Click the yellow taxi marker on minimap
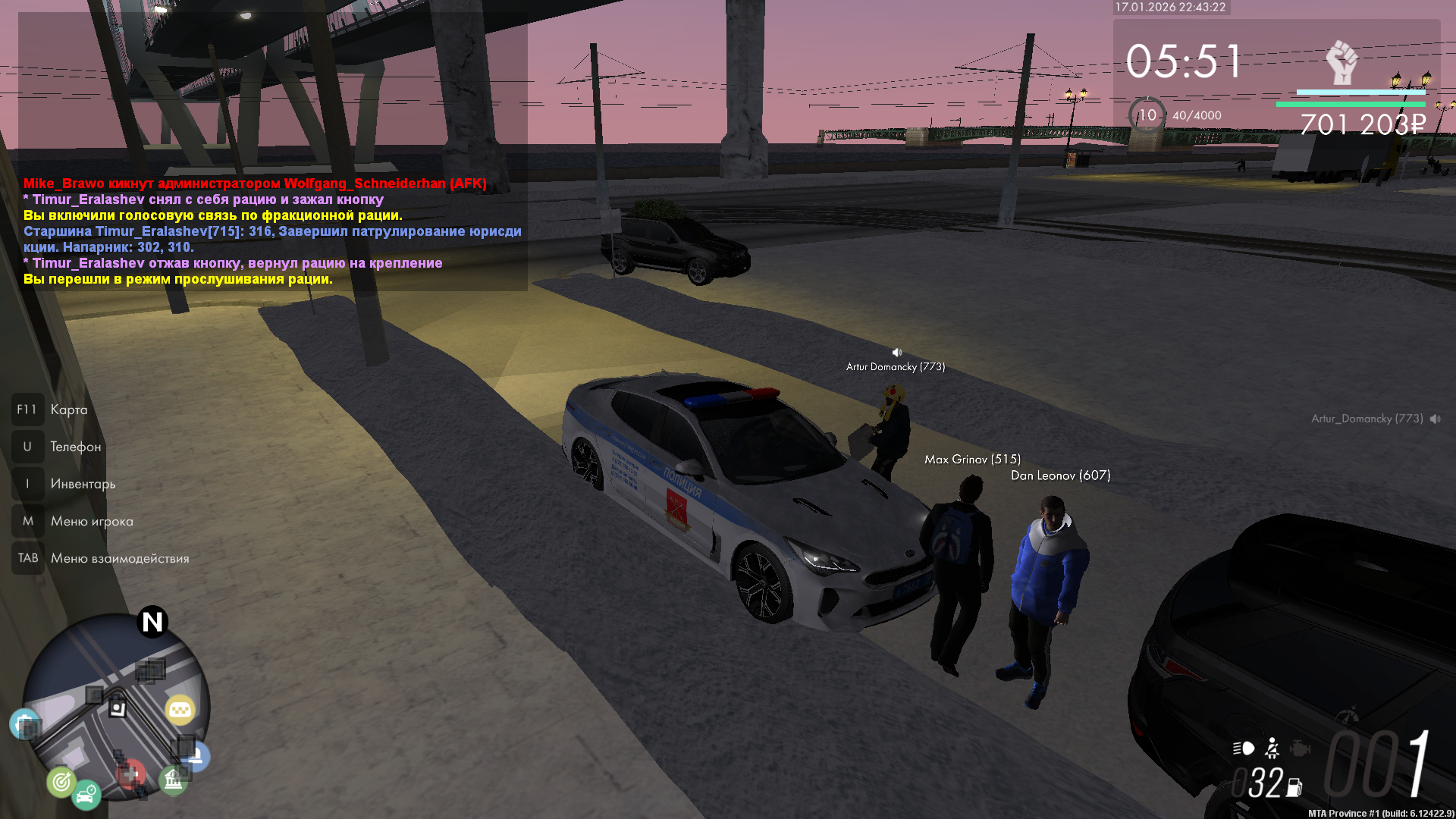1456x819 pixels. [180, 710]
